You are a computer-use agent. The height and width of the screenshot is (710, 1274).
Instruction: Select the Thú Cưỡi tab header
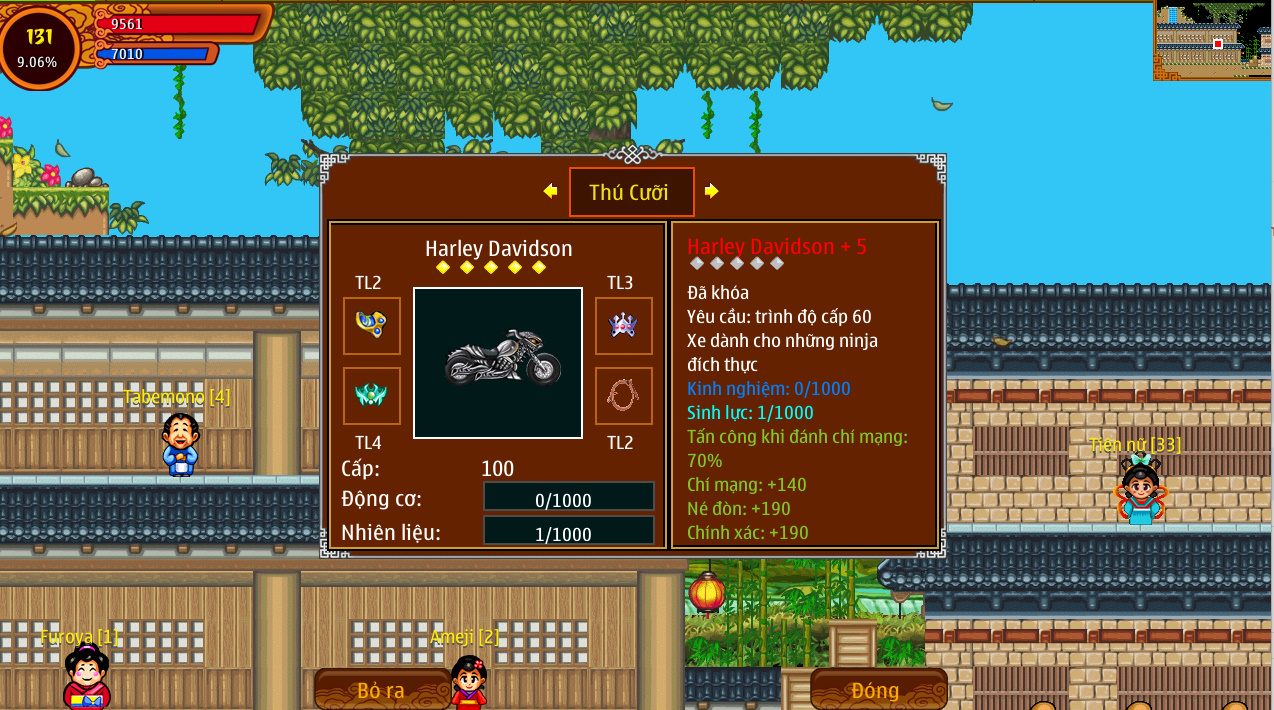tap(631, 192)
